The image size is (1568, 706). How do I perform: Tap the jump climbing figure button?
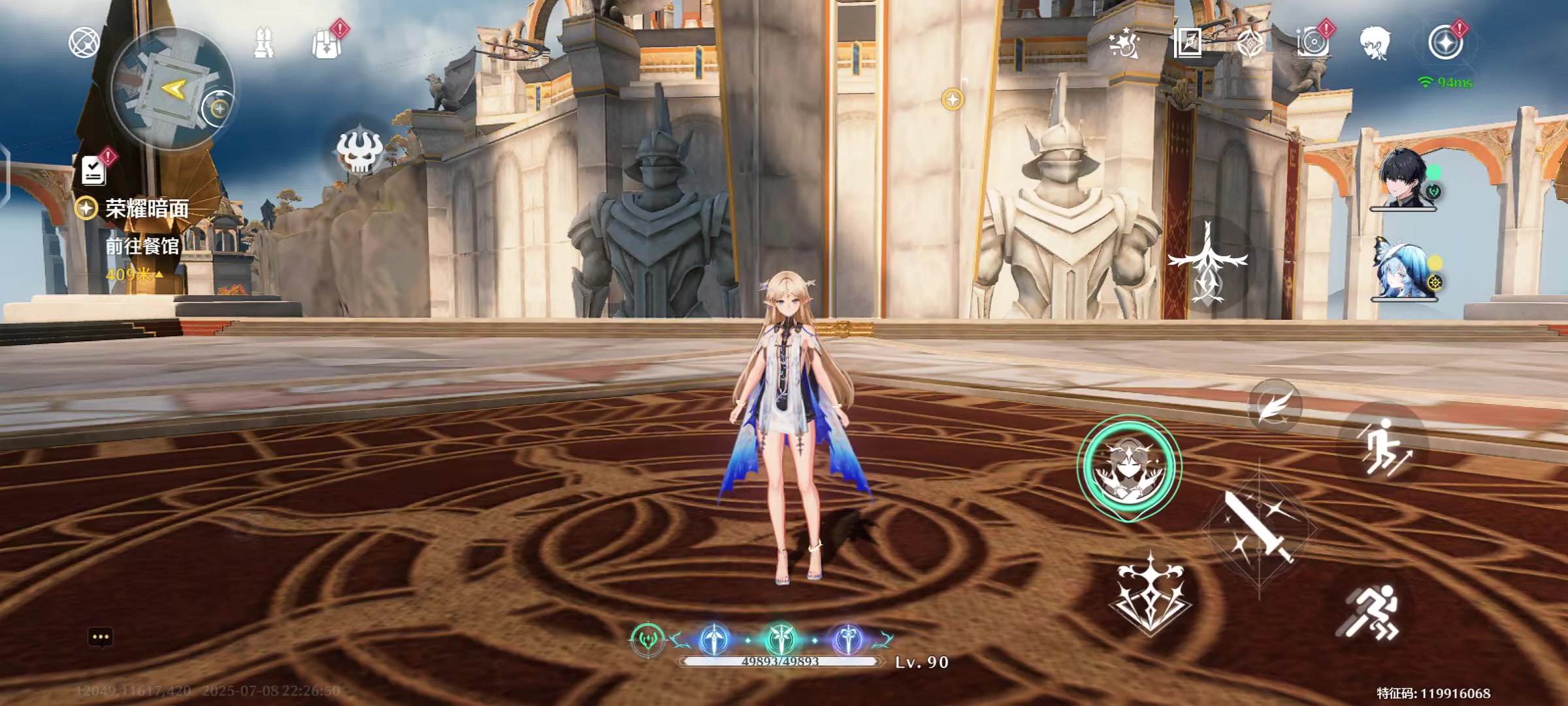[1384, 447]
